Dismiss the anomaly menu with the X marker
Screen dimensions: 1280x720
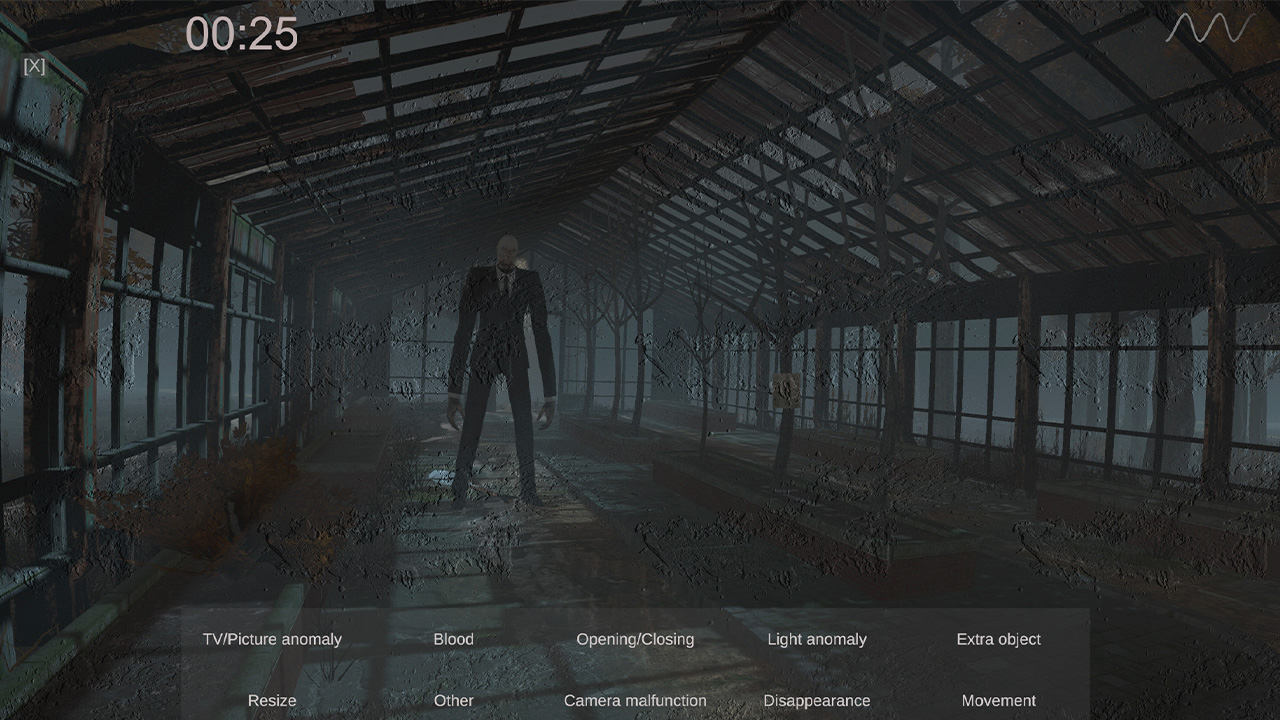(x=33, y=67)
